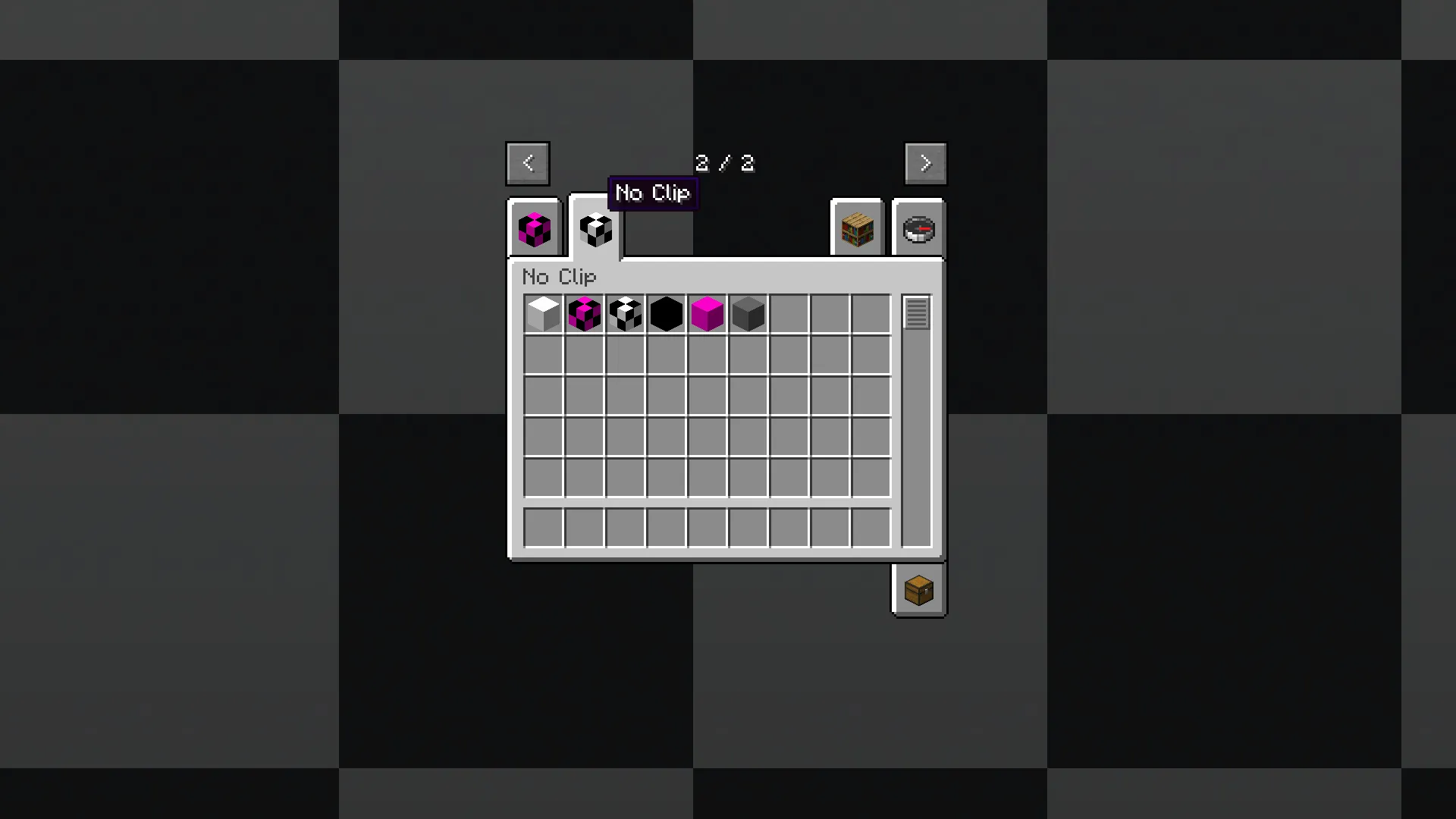Click the inventory scrollbar handle
This screenshot has width=1456, height=819.
[916, 312]
